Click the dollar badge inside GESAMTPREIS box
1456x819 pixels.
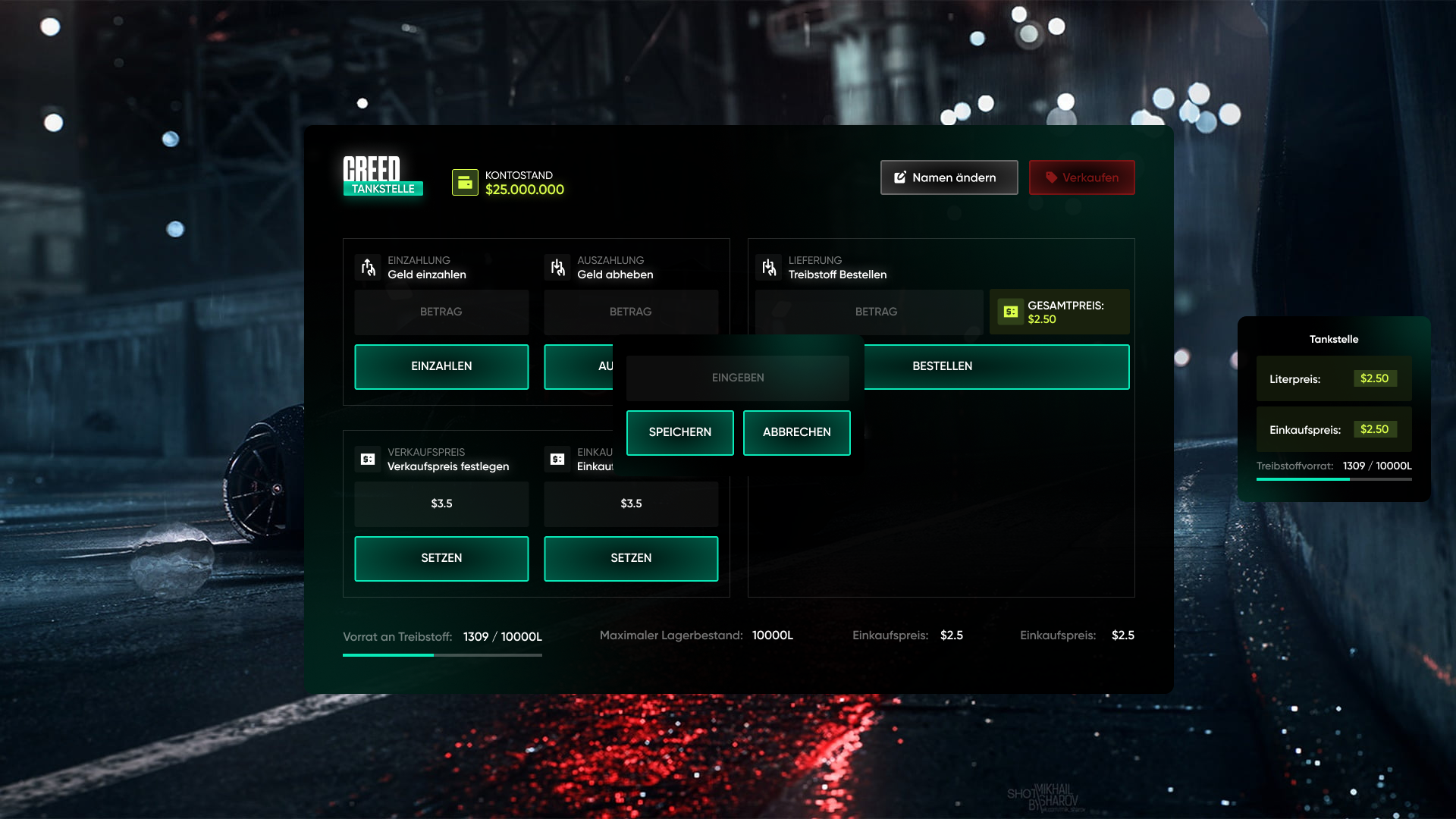(x=1009, y=312)
